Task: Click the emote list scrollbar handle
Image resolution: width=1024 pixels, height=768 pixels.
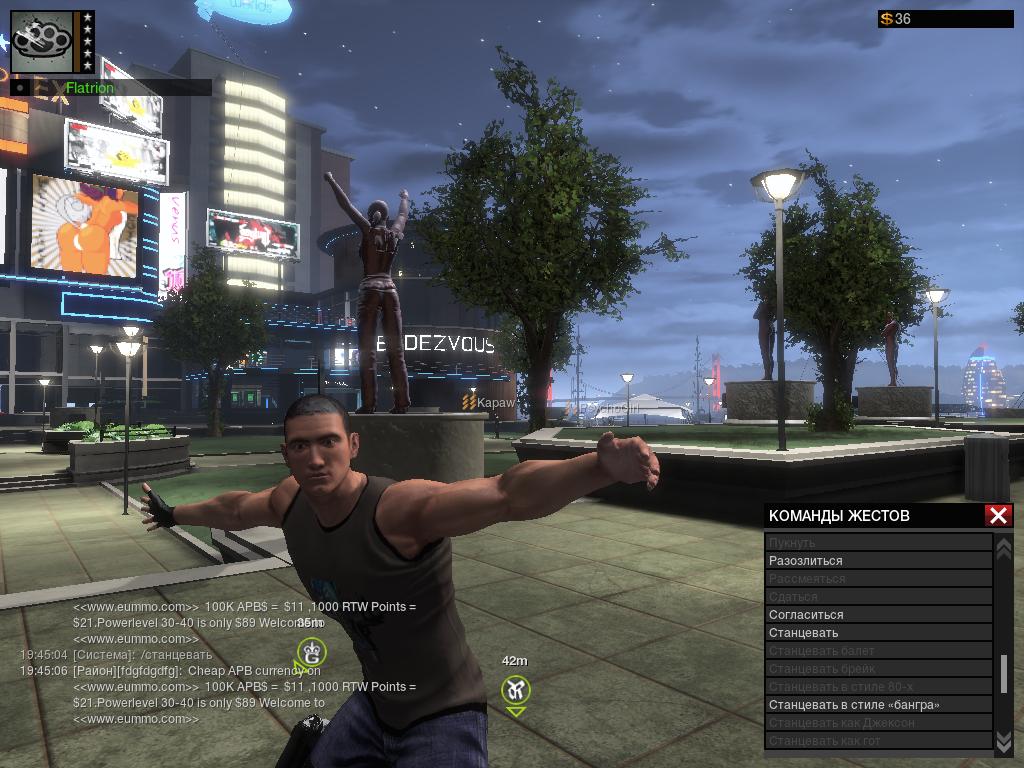Action: (1004, 674)
